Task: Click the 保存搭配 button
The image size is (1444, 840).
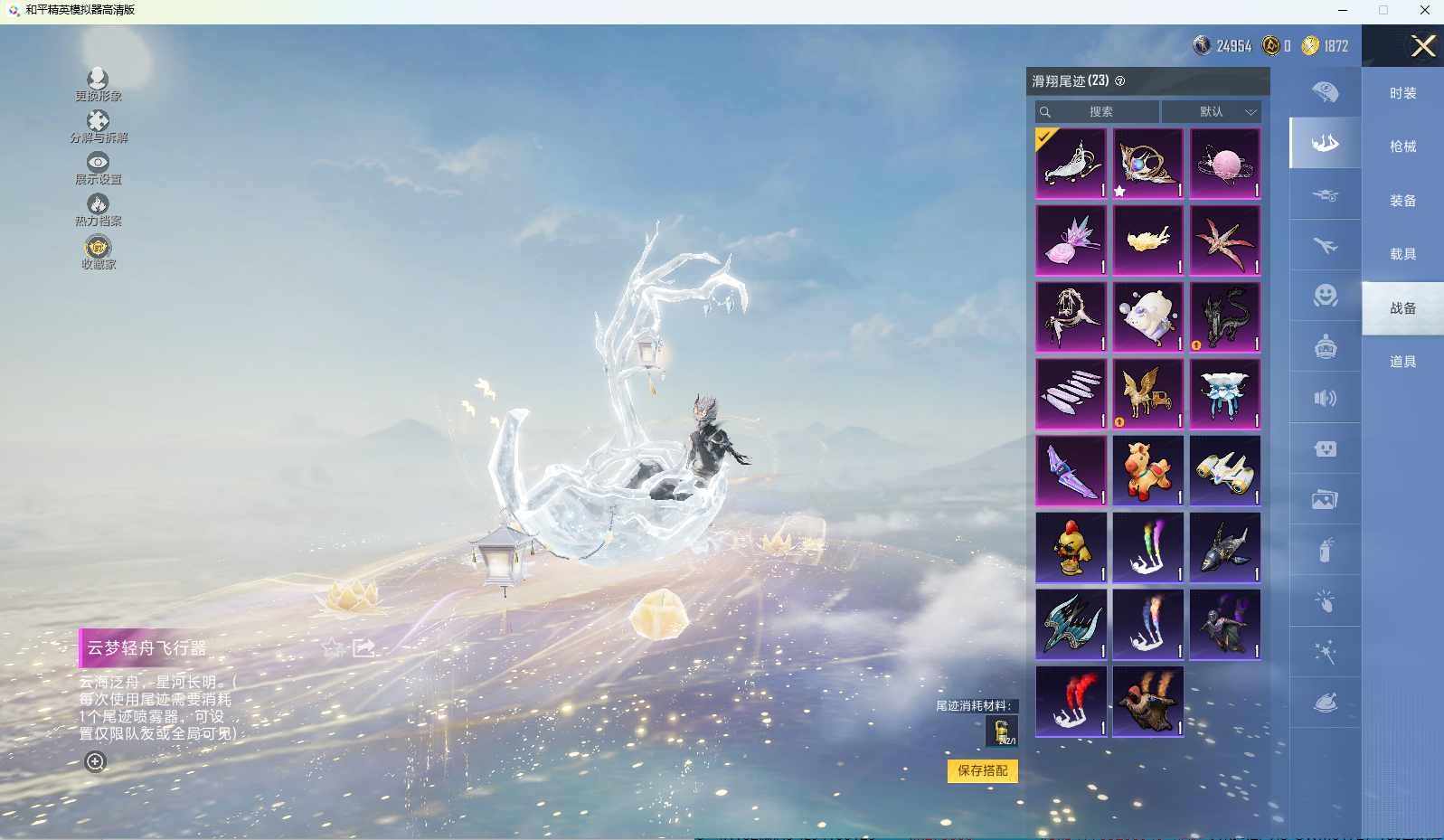Action: [x=982, y=770]
